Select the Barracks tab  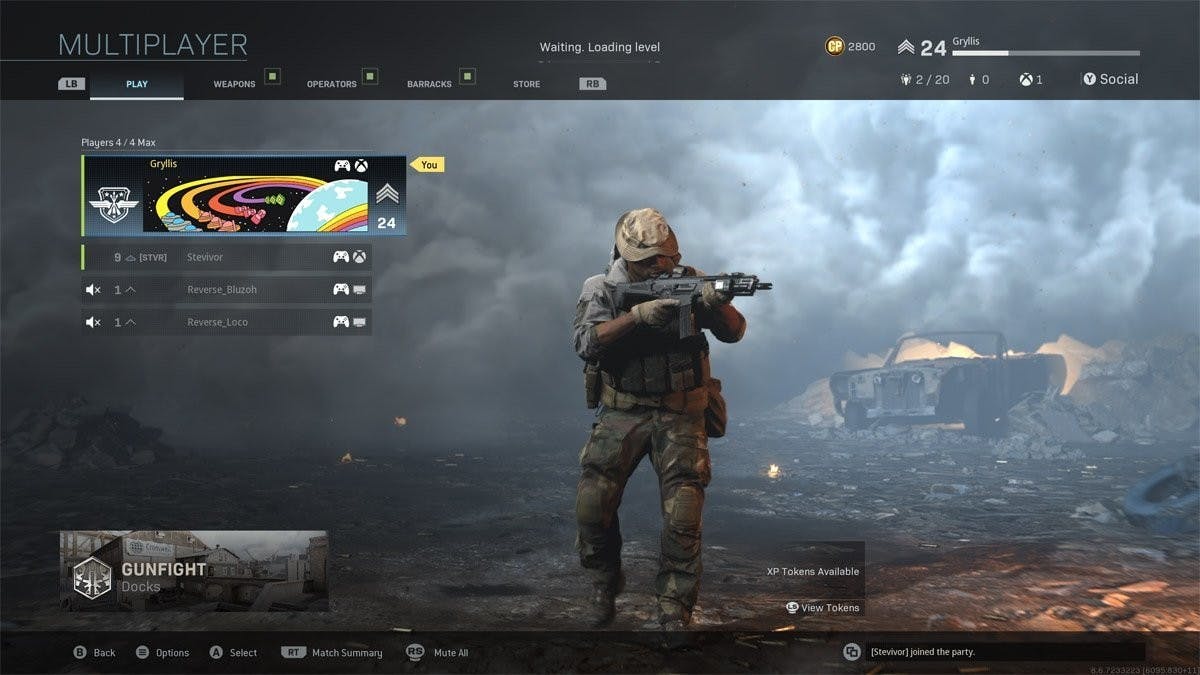coord(429,84)
